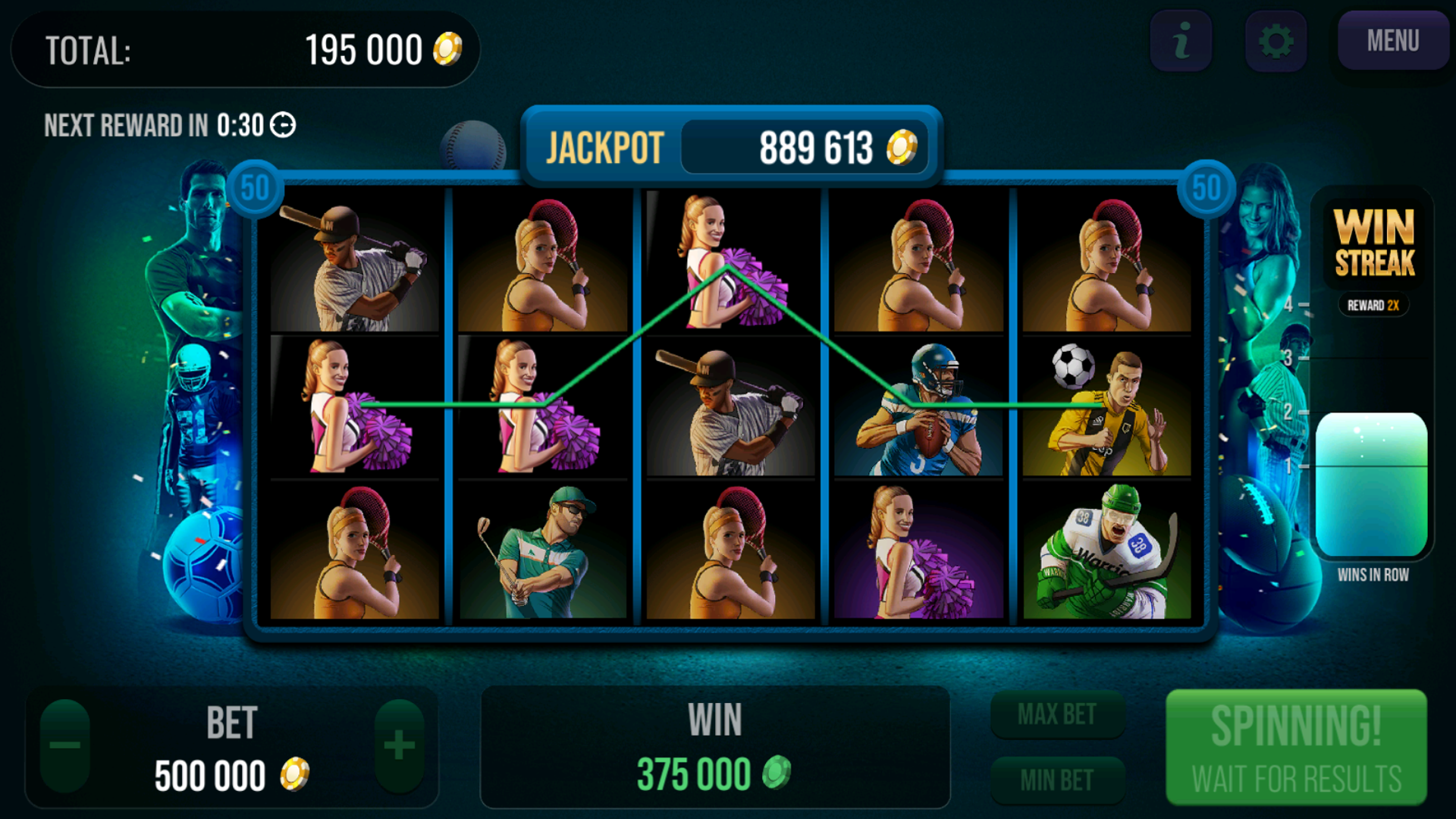This screenshot has height=819, width=1456.
Task: Select the right 50 paylines badge
Action: pyautogui.click(x=1206, y=188)
